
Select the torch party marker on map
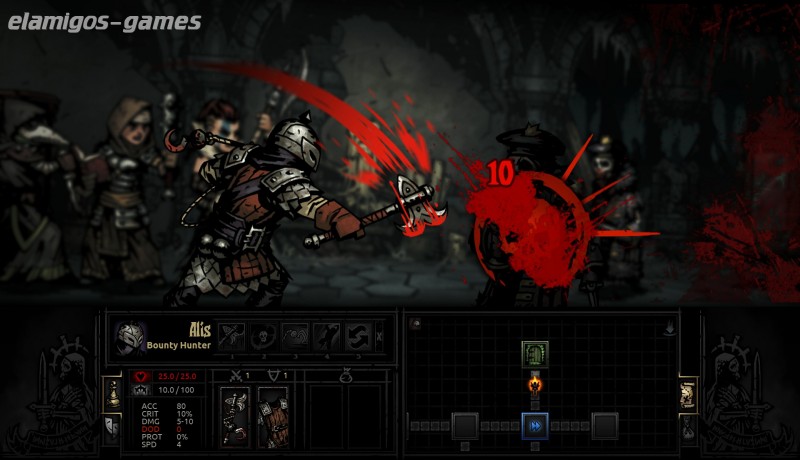[535, 385]
